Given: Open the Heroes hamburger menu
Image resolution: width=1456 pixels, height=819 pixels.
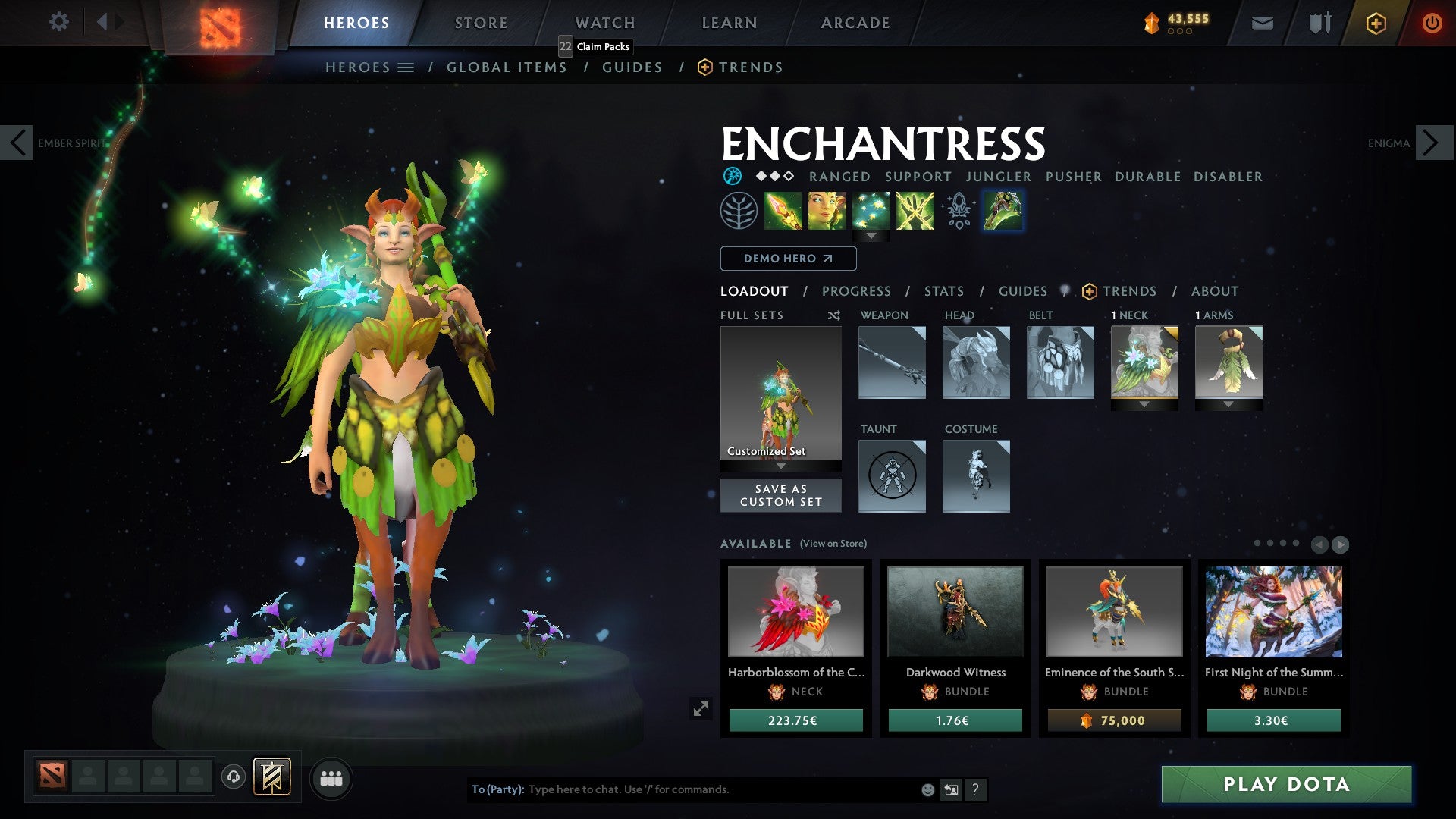Looking at the screenshot, I should [x=406, y=67].
